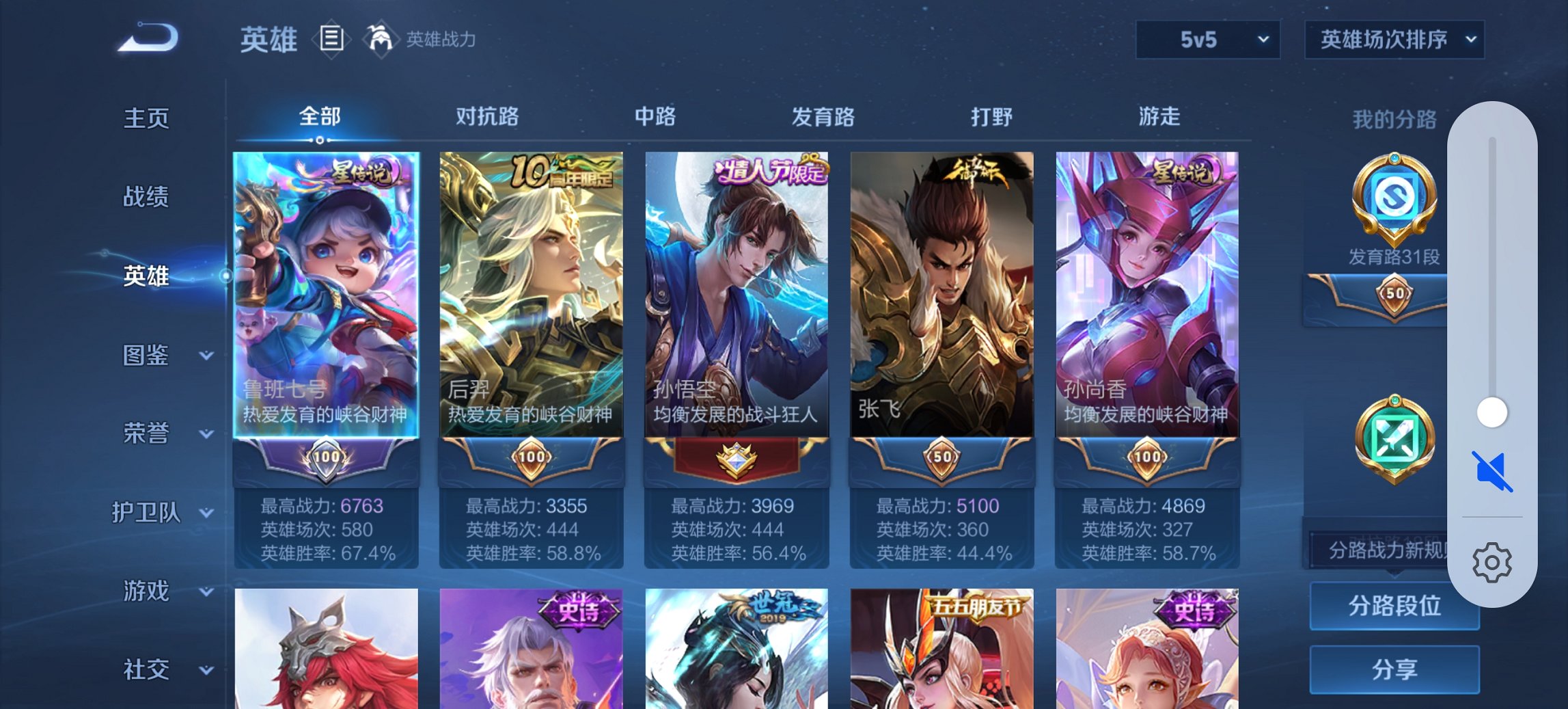Select the 鲁班七号 hero card
The width and height of the screenshot is (1568, 709).
(327, 294)
